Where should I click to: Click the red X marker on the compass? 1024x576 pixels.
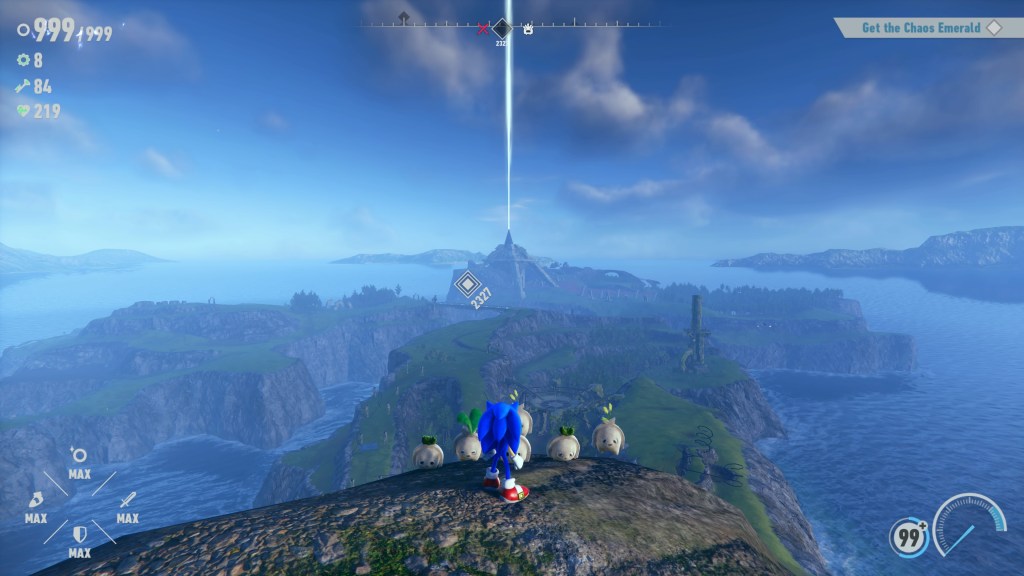[x=484, y=29]
